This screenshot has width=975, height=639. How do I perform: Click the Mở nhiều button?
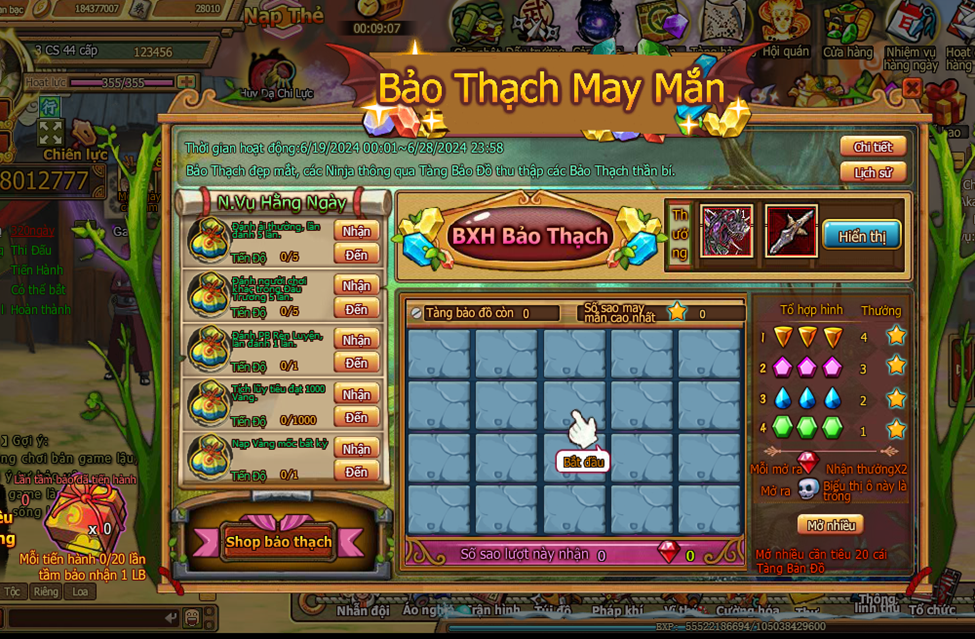(x=829, y=524)
